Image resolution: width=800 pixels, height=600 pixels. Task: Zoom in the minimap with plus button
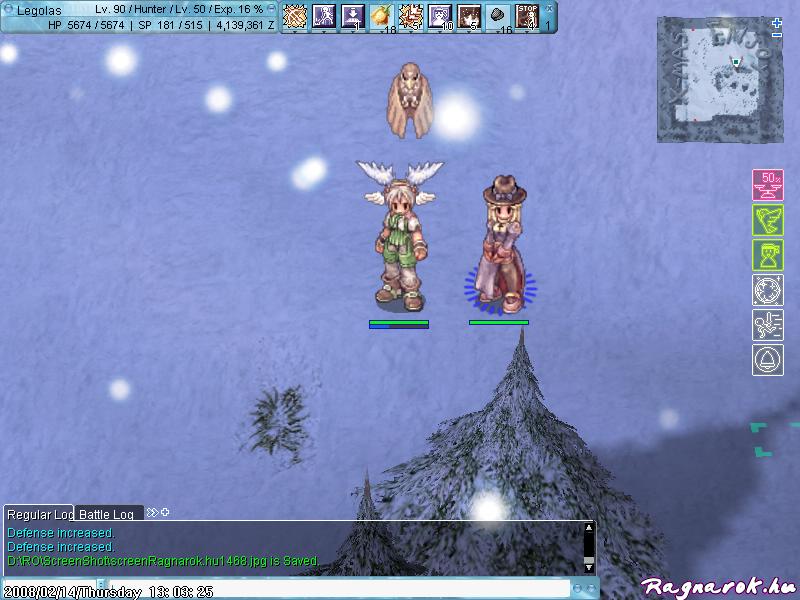(x=777, y=21)
